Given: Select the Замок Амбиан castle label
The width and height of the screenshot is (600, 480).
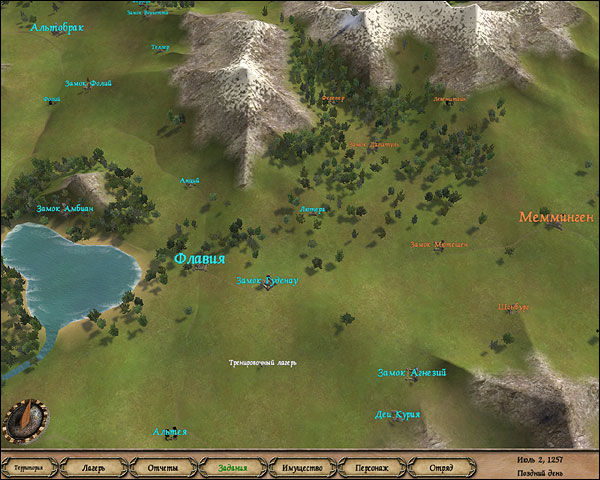Looking at the screenshot, I should click(x=64, y=208).
